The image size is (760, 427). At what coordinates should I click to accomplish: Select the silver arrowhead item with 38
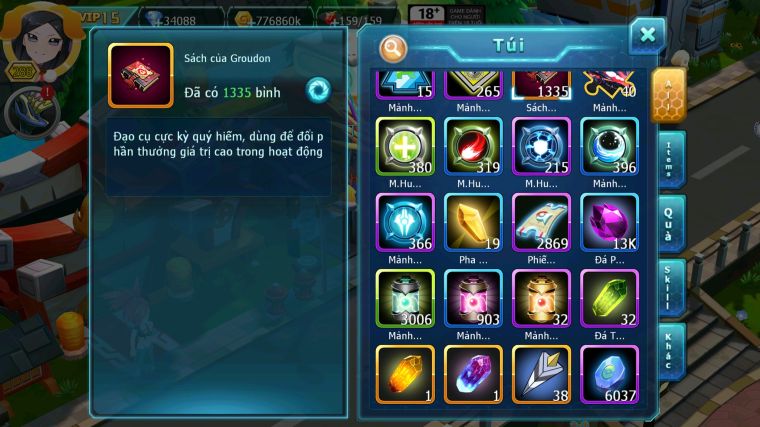(x=541, y=374)
